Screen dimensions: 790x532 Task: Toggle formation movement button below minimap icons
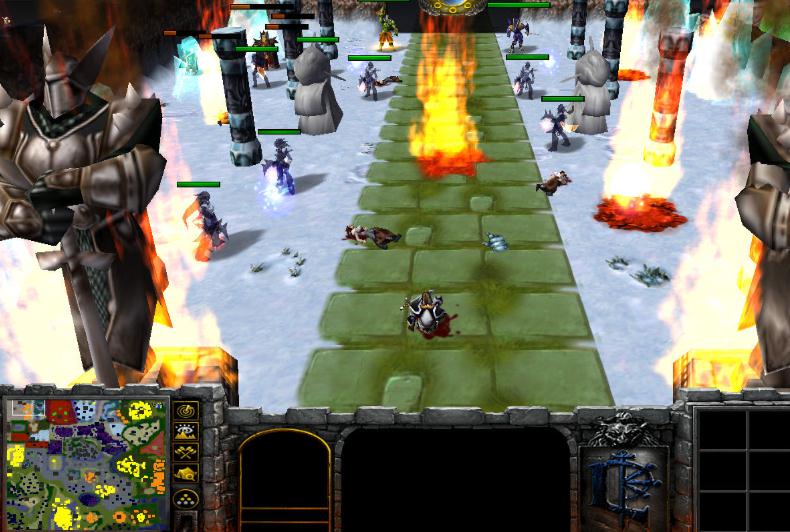point(187,497)
